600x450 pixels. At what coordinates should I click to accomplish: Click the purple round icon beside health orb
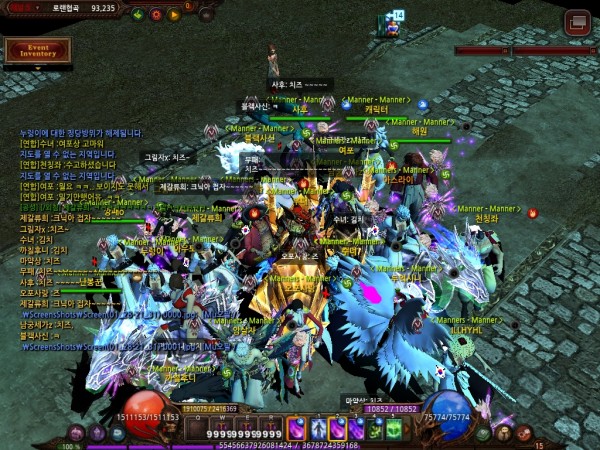click(76, 433)
